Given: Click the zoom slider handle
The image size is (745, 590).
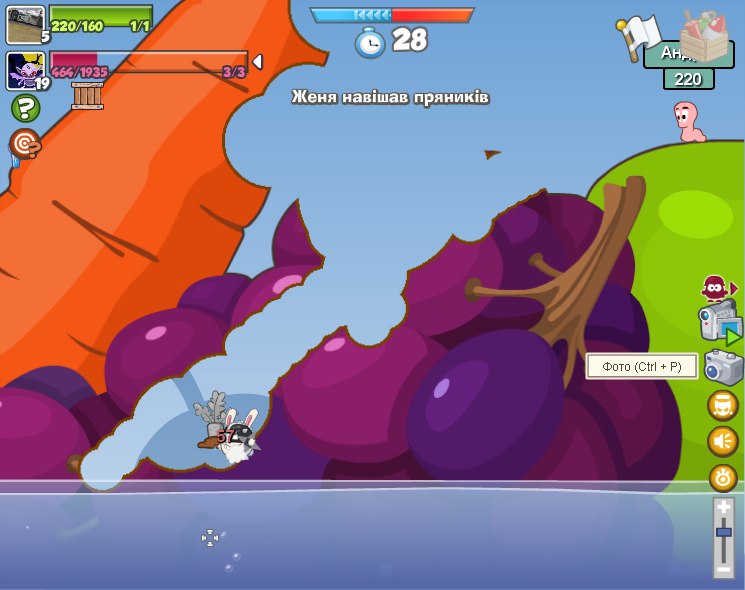Looking at the screenshot, I should pos(724,532).
